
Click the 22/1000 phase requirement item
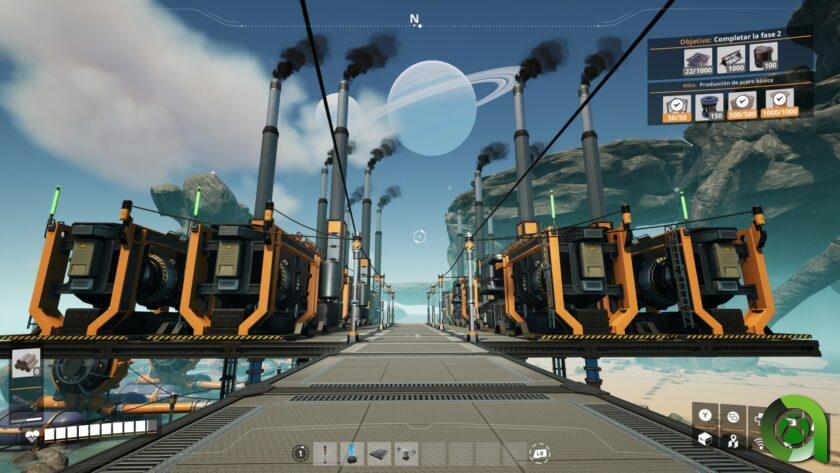[x=699, y=62]
